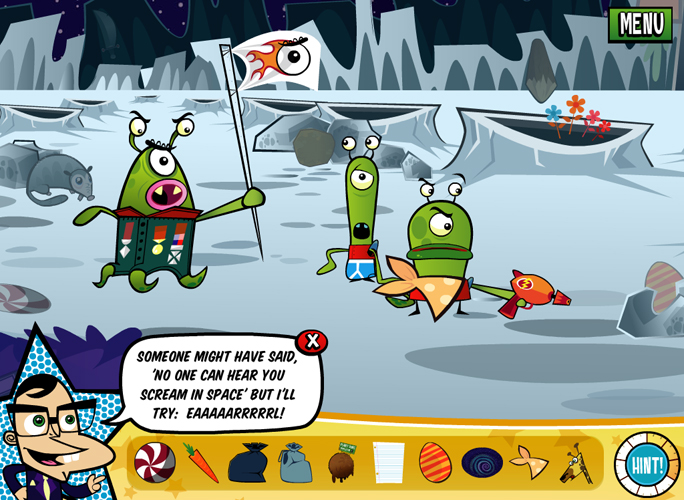Pick the orange carrot from the inventory

coord(200,462)
